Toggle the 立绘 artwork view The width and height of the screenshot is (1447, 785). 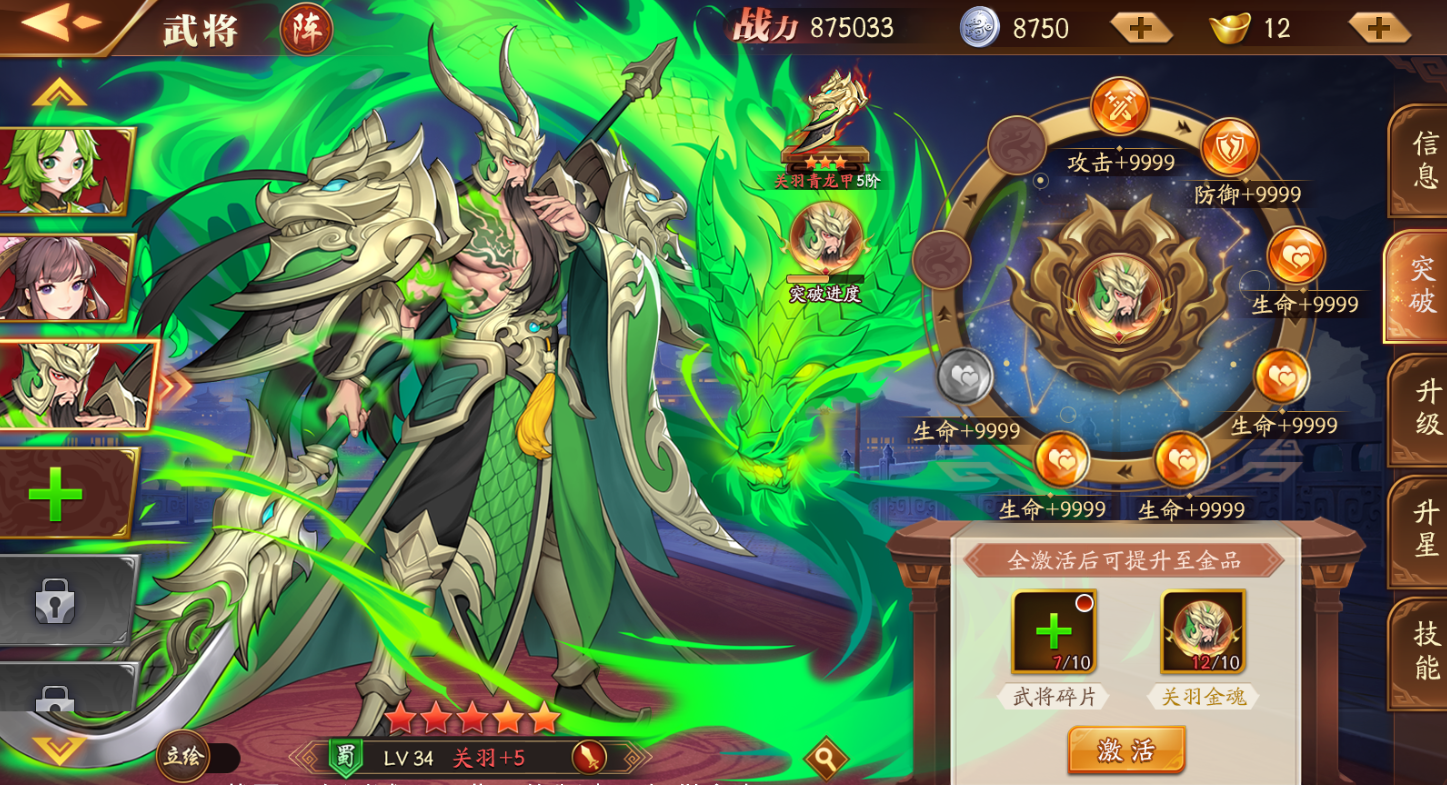183,756
